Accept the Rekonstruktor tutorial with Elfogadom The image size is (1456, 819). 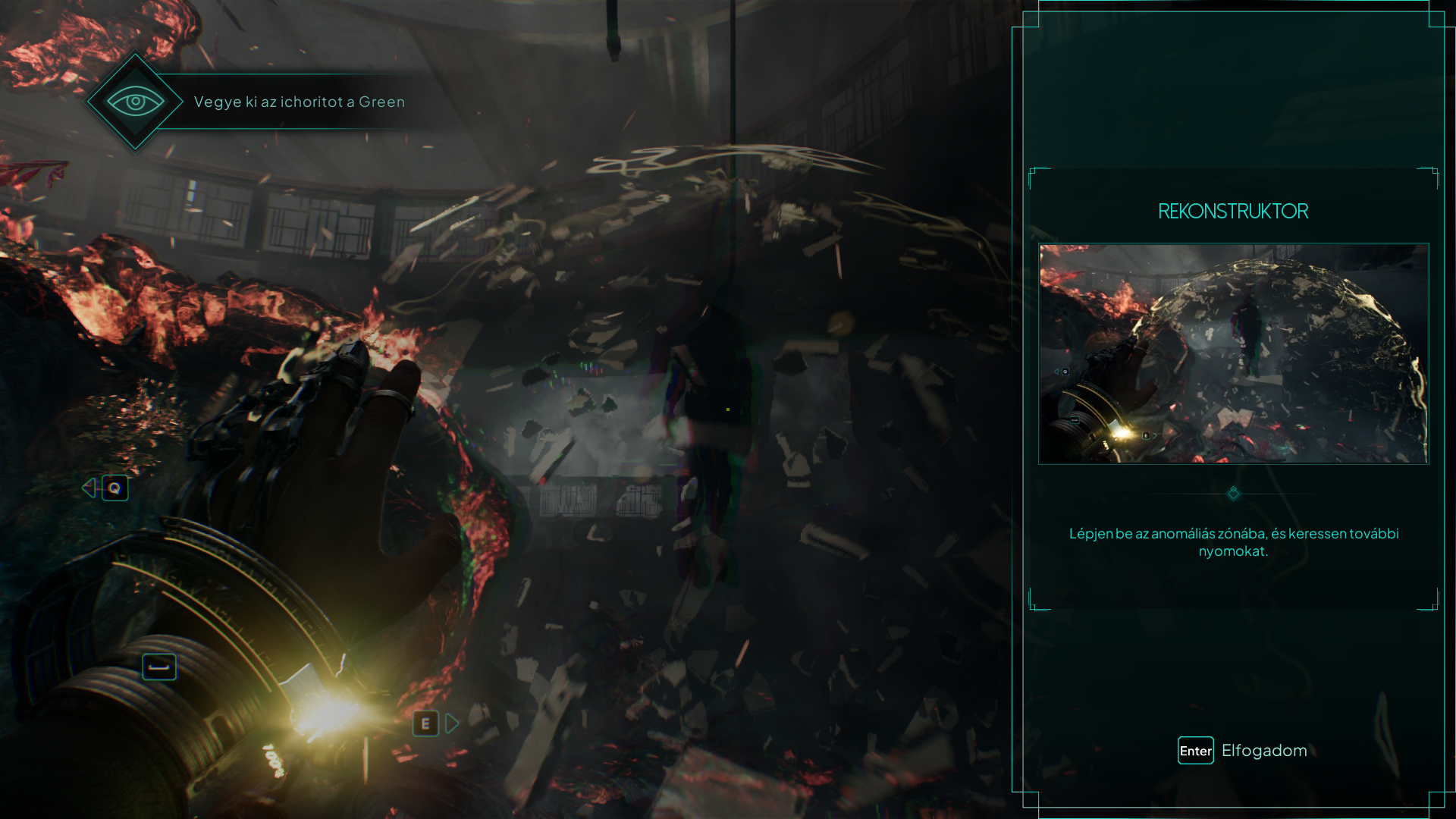tap(1242, 750)
